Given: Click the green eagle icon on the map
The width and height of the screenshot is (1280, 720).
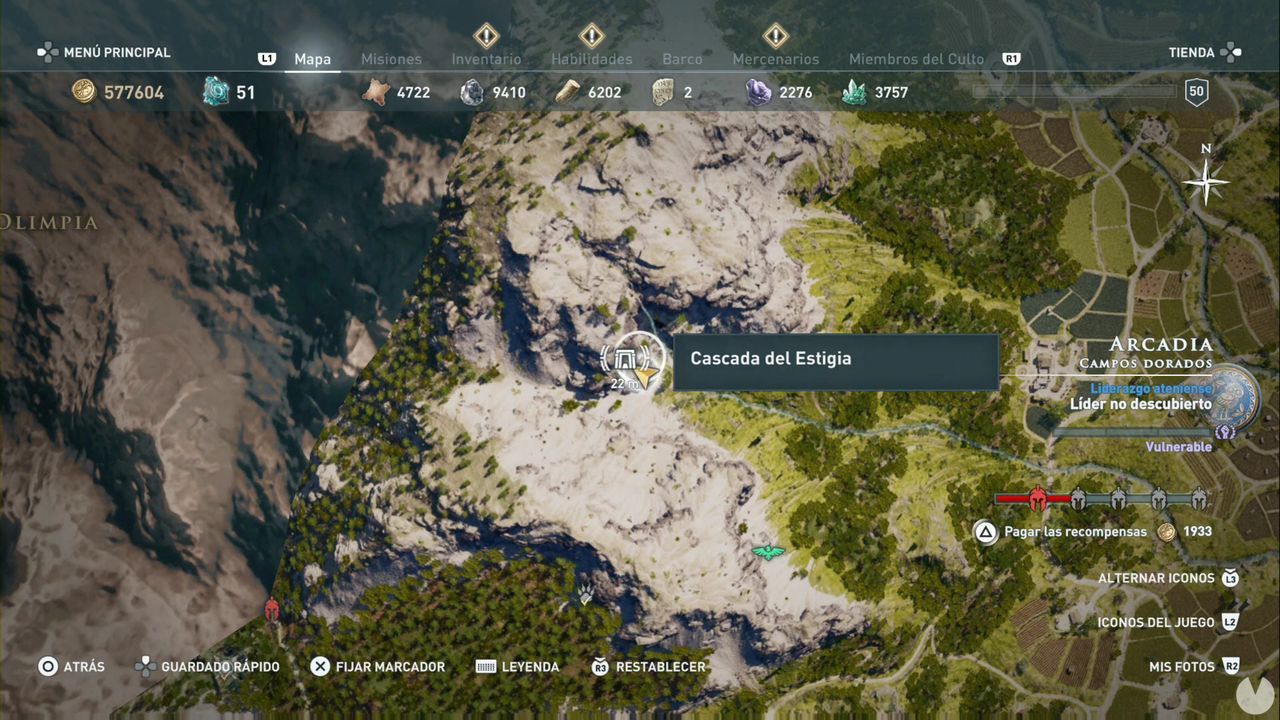Looking at the screenshot, I should [x=766, y=551].
